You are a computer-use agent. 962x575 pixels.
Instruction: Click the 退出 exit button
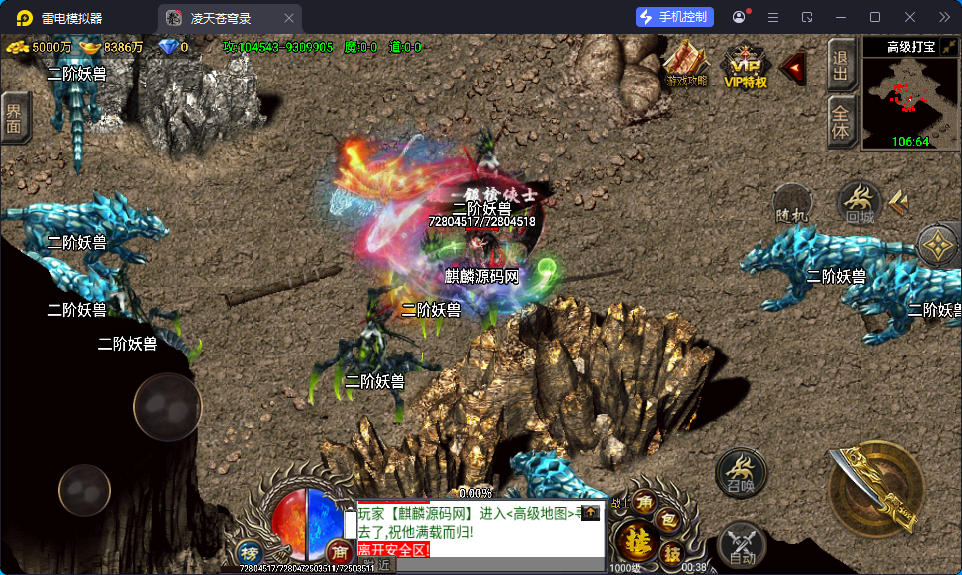(x=841, y=65)
